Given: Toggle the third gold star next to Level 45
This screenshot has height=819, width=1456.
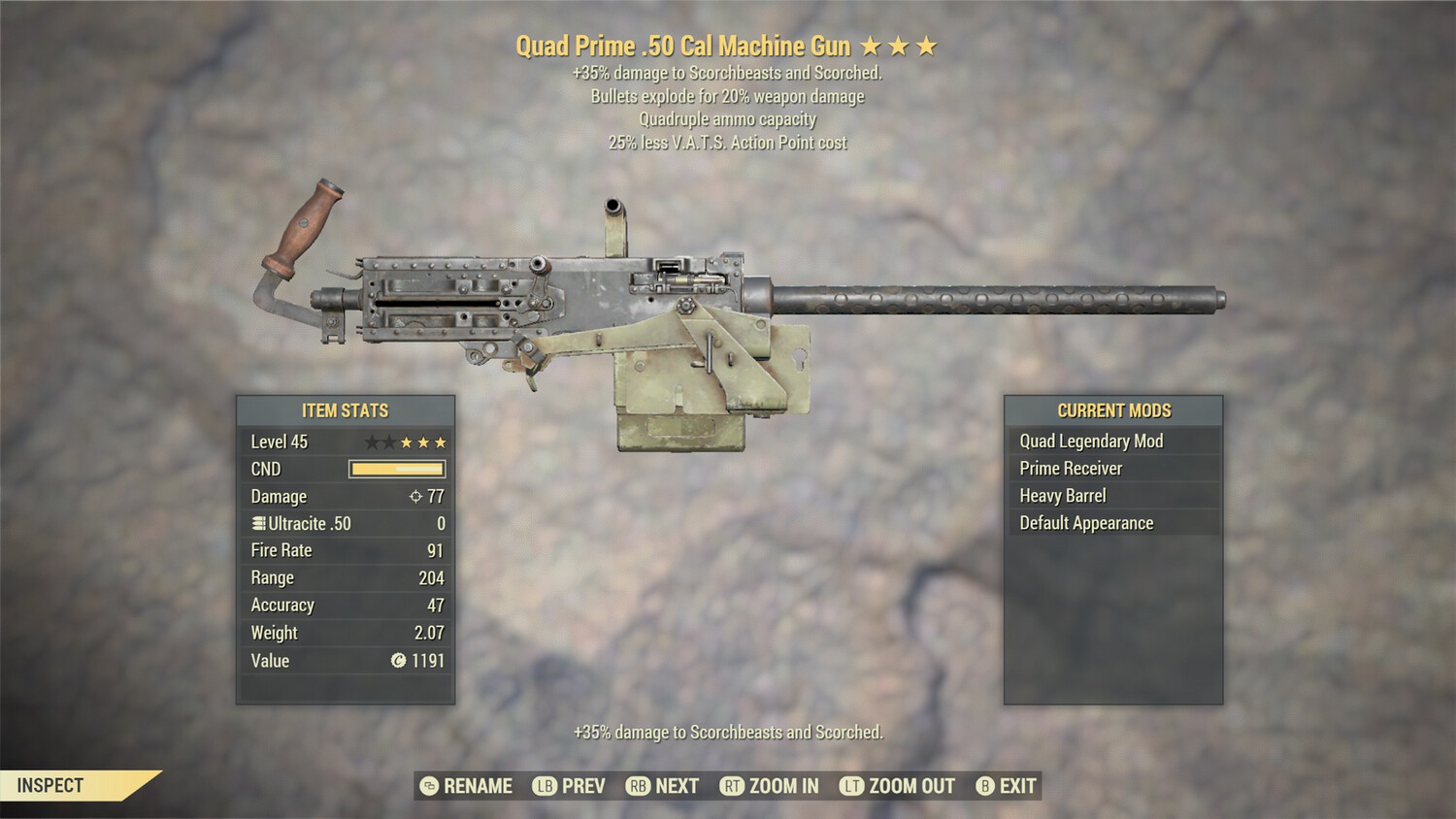Looking at the screenshot, I should [439, 442].
